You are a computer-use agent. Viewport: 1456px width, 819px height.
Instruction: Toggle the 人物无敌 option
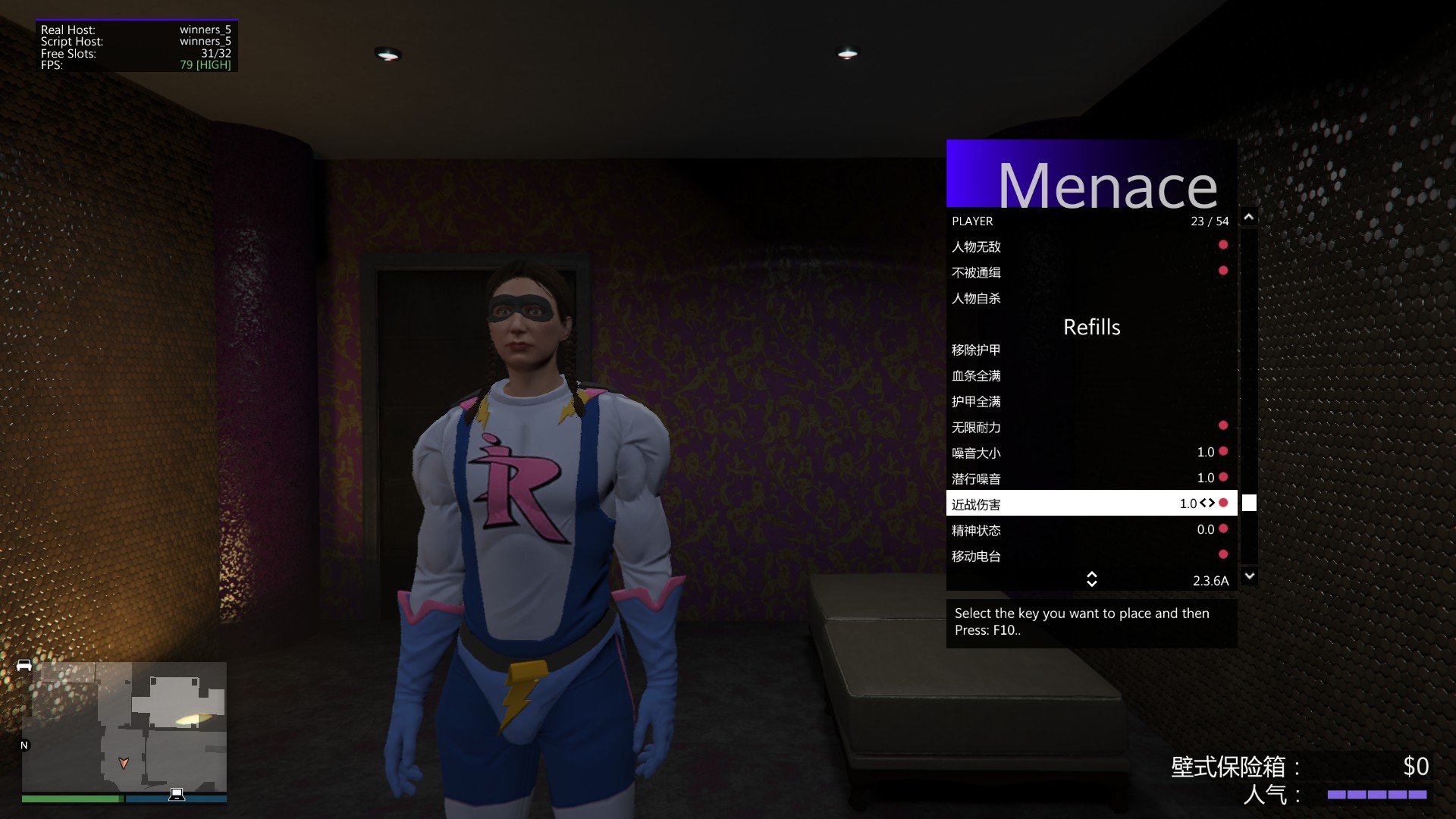(1090, 246)
